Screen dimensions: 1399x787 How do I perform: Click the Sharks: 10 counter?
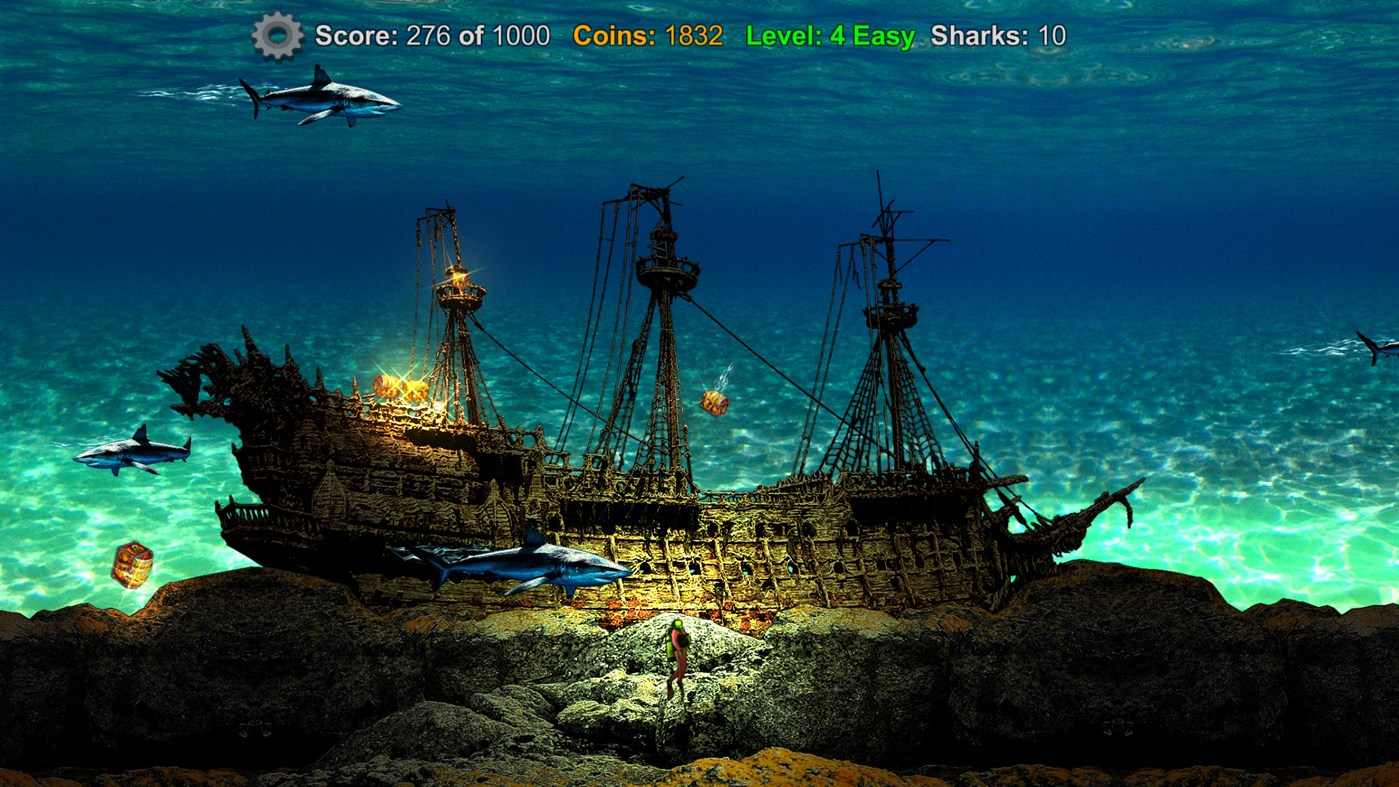1000,35
